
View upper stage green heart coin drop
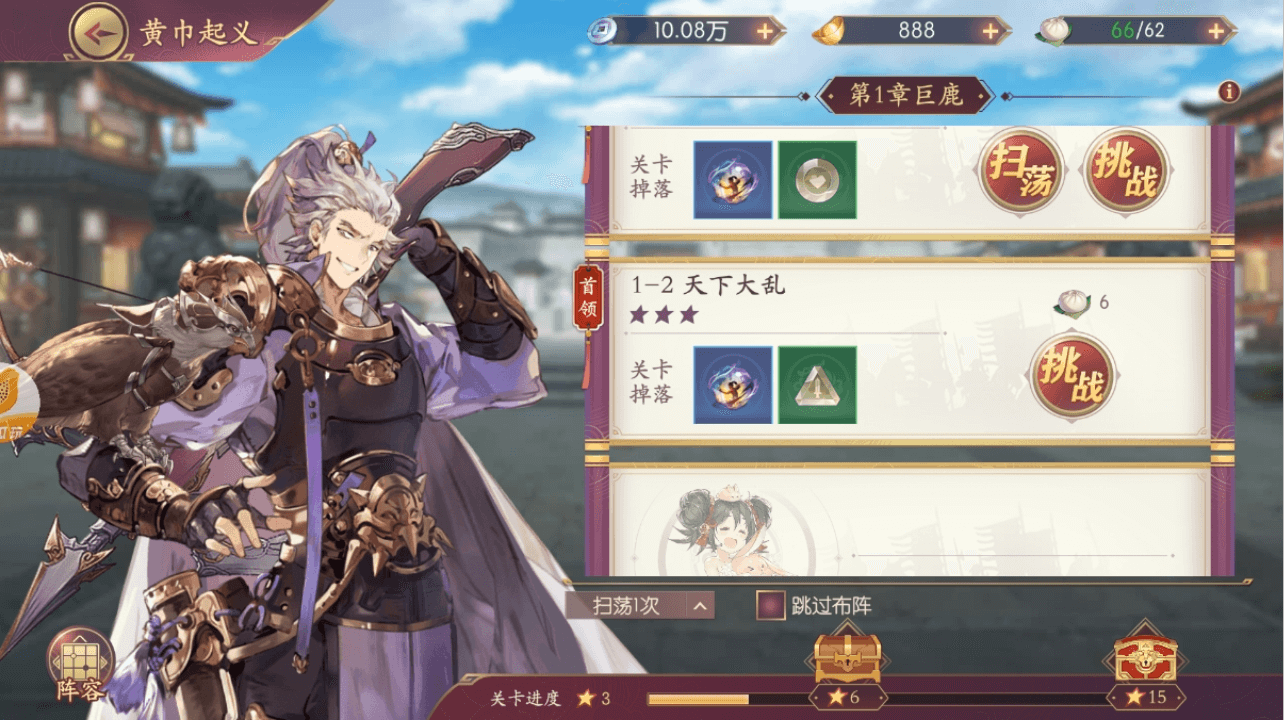(817, 180)
